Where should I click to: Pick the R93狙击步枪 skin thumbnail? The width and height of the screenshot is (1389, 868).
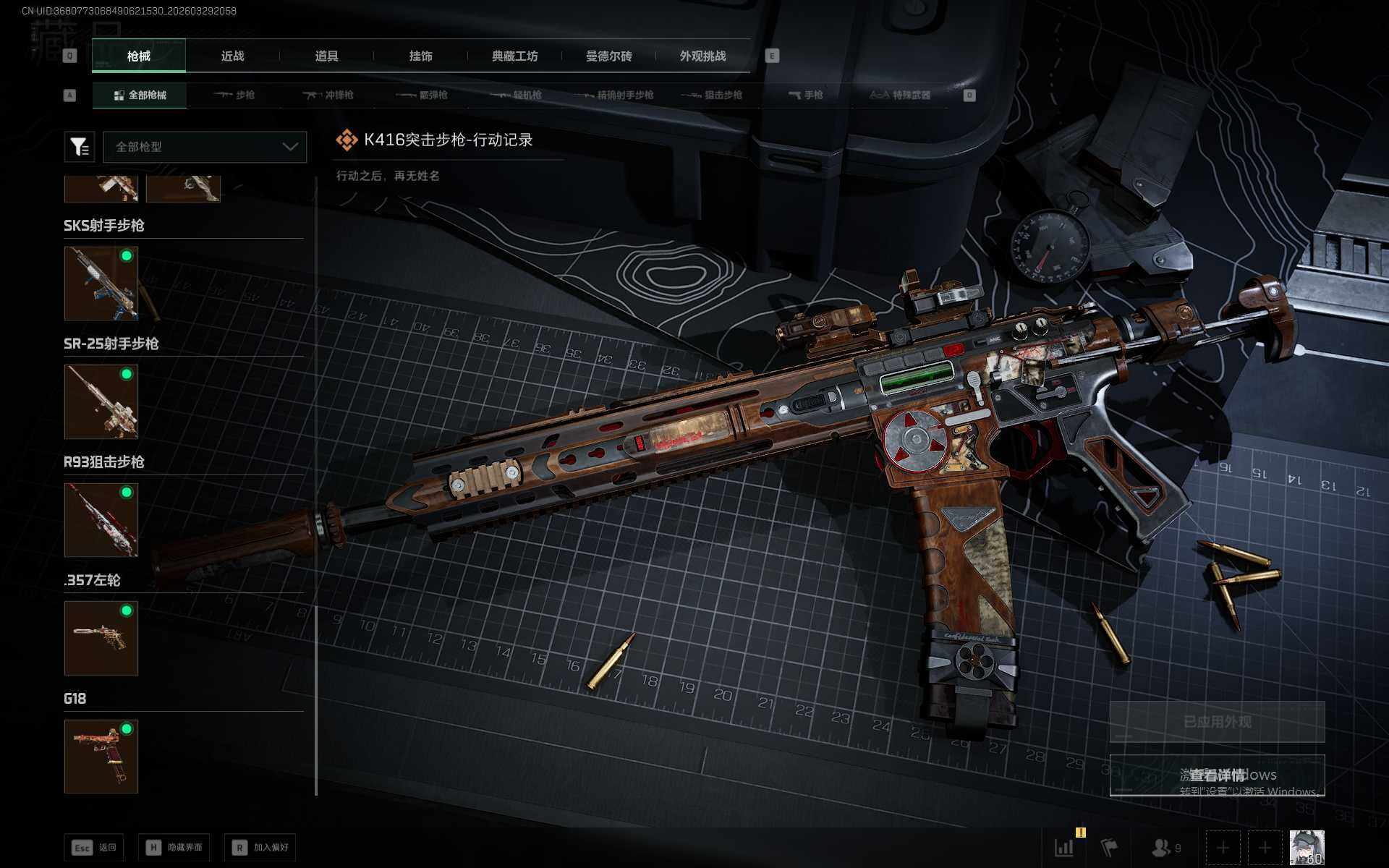101,520
